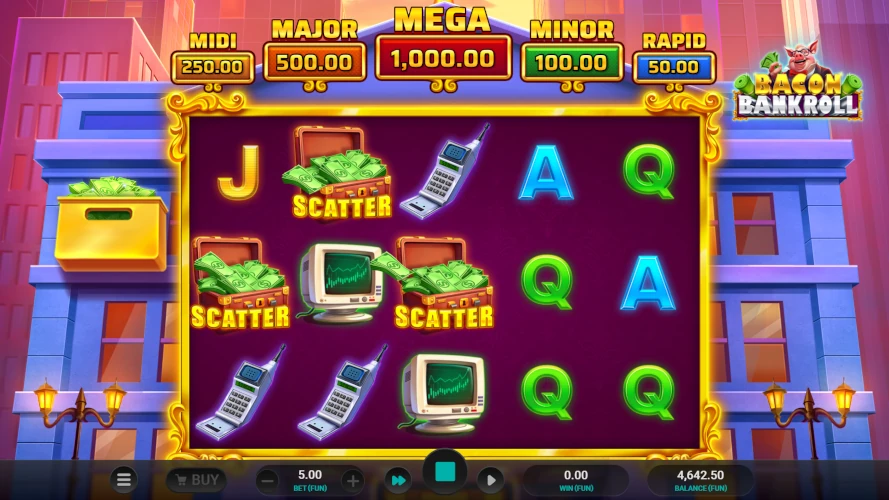Decrease the bet with the minus button

(267, 480)
